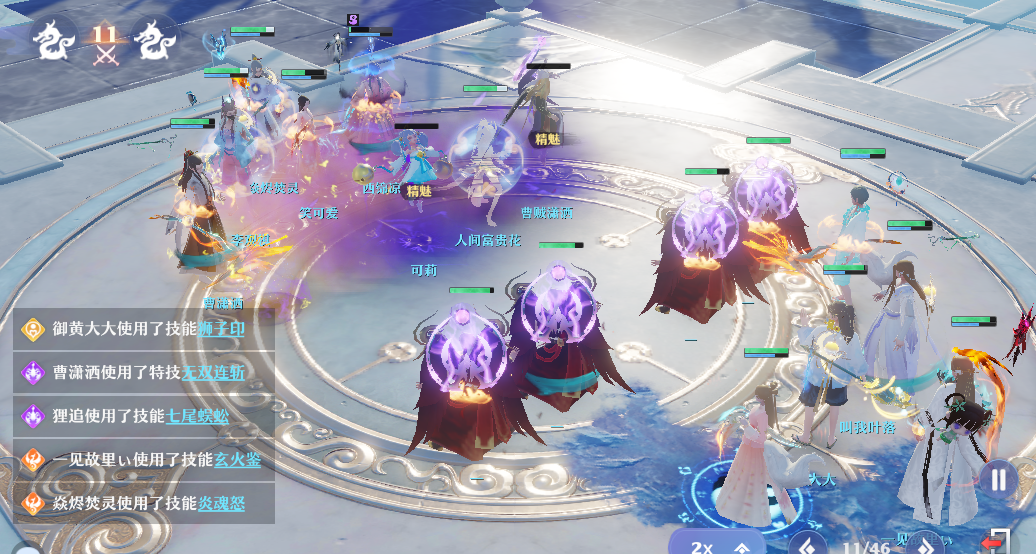Skip to the next round
Screen dimensions: 1036x554
click(925, 546)
